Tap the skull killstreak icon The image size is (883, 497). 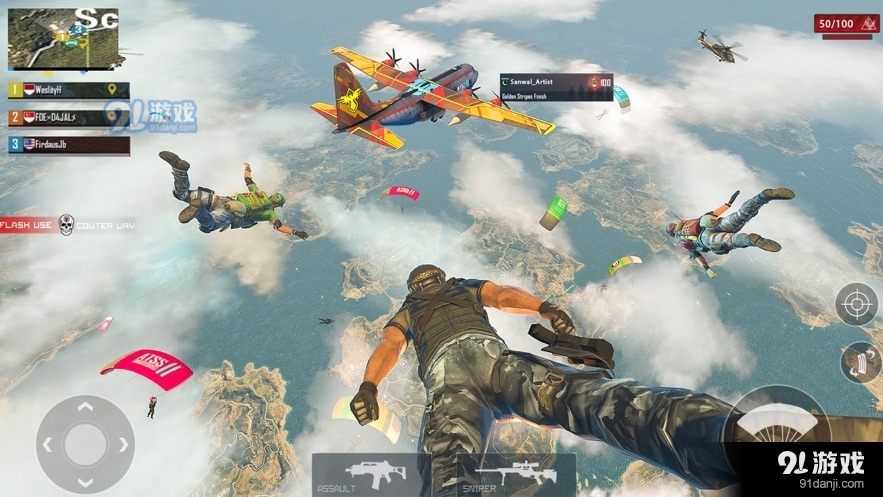(66, 225)
